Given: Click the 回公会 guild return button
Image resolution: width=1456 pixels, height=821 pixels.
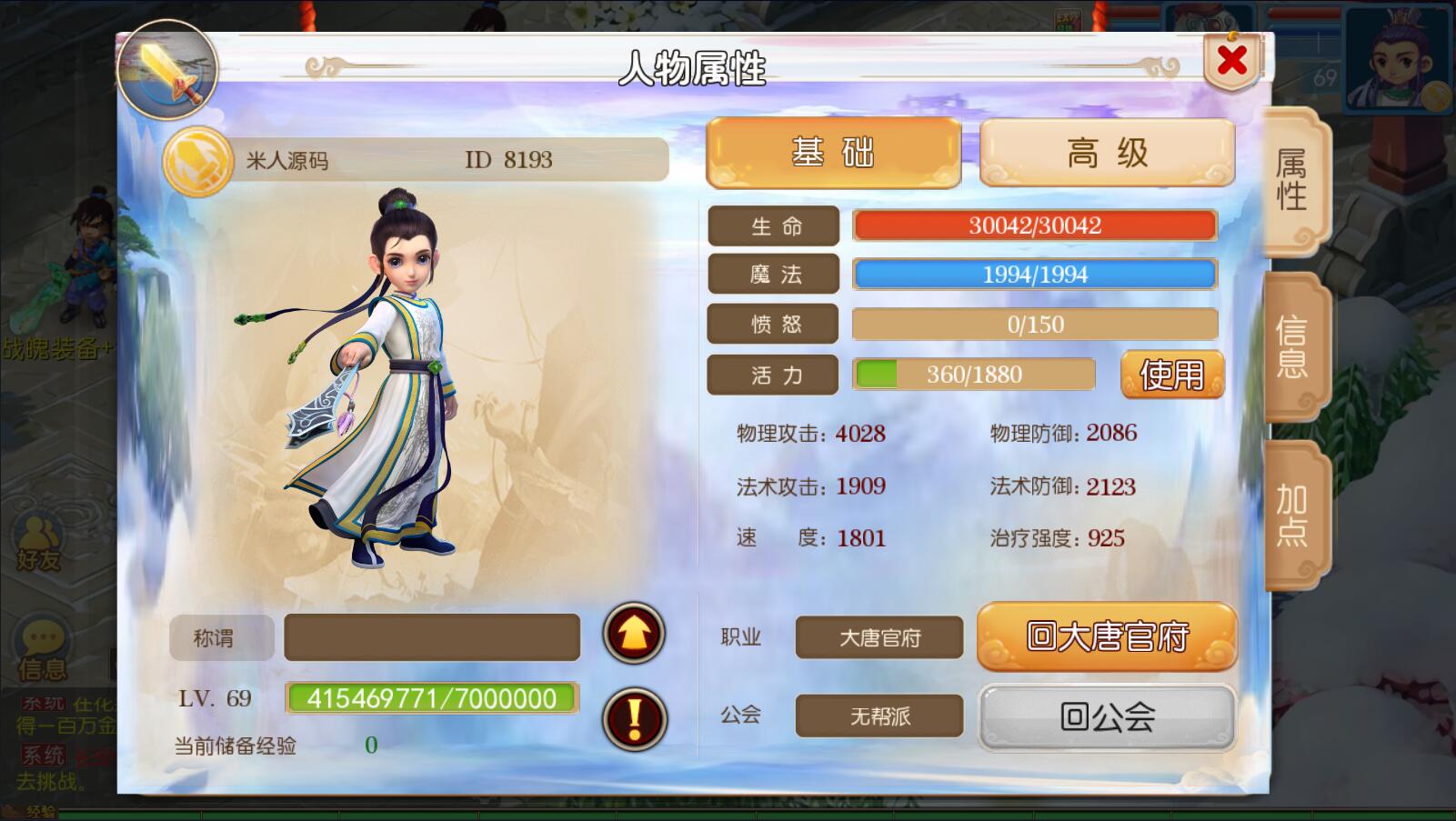Looking at the screenshot, I should (1107, 717).
